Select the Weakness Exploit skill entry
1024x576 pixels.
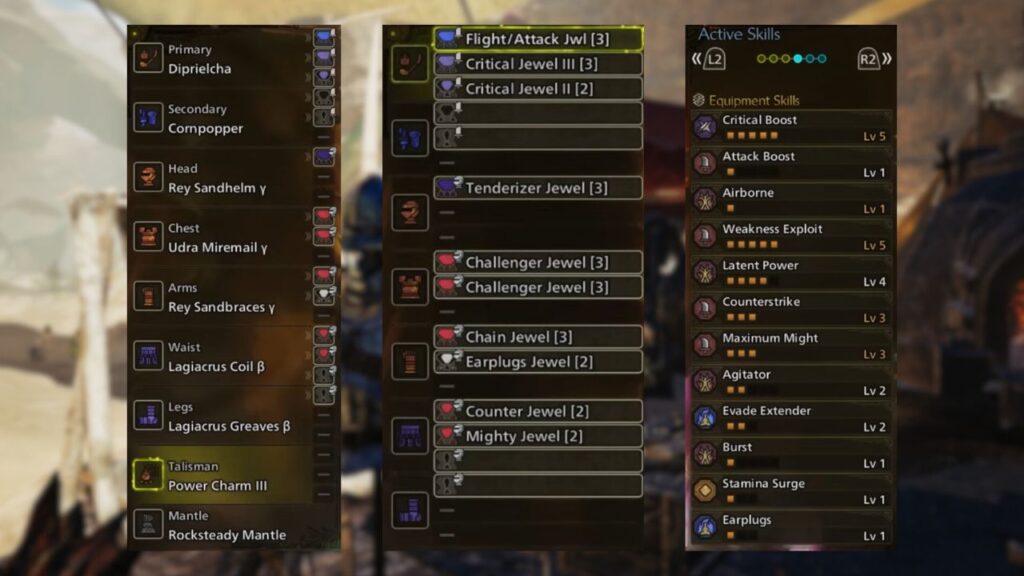[x=790, y=236]
